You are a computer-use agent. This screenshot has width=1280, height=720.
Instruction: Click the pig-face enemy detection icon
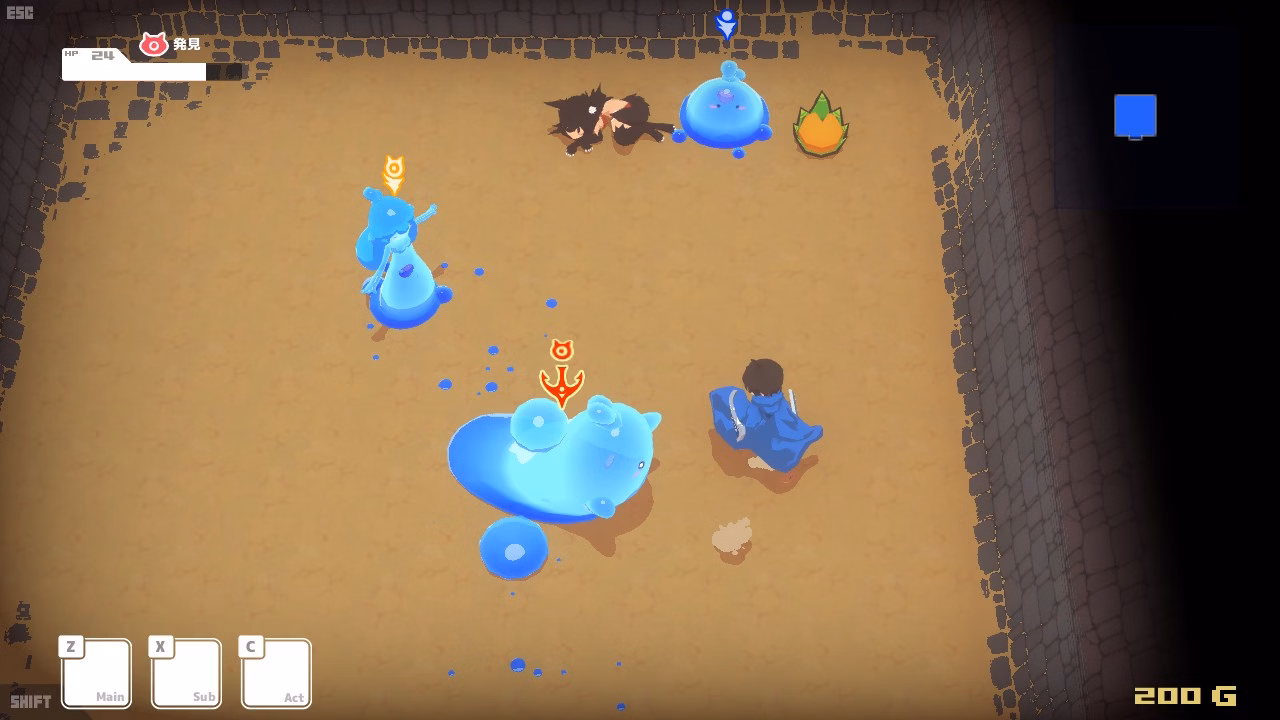point(152,44)
